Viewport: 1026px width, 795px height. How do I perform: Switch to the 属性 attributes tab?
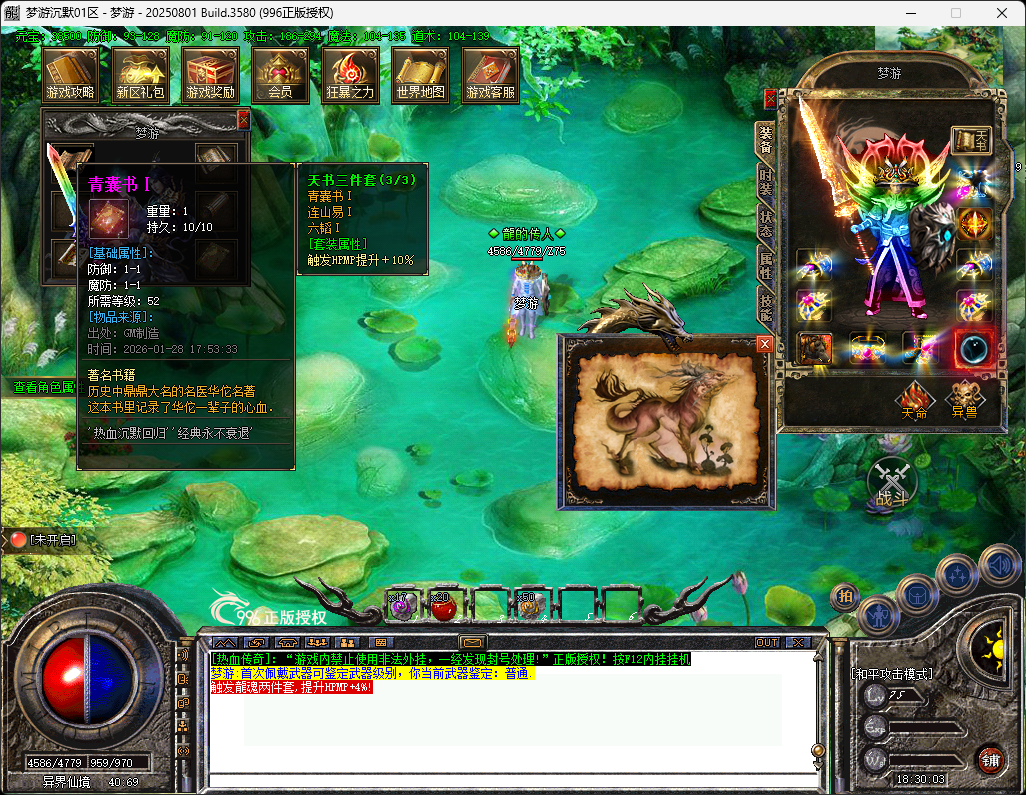(765, 266)
